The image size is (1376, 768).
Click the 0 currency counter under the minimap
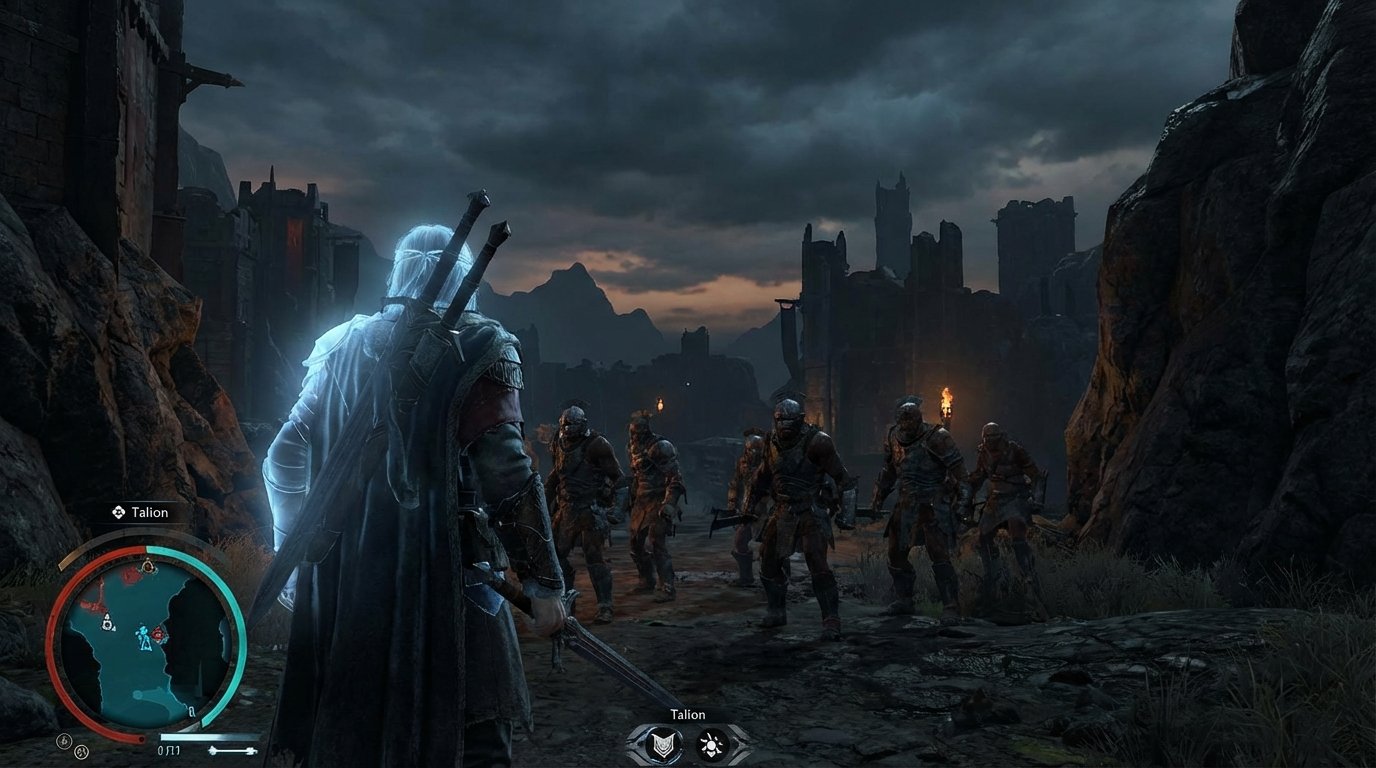(164, 749)
